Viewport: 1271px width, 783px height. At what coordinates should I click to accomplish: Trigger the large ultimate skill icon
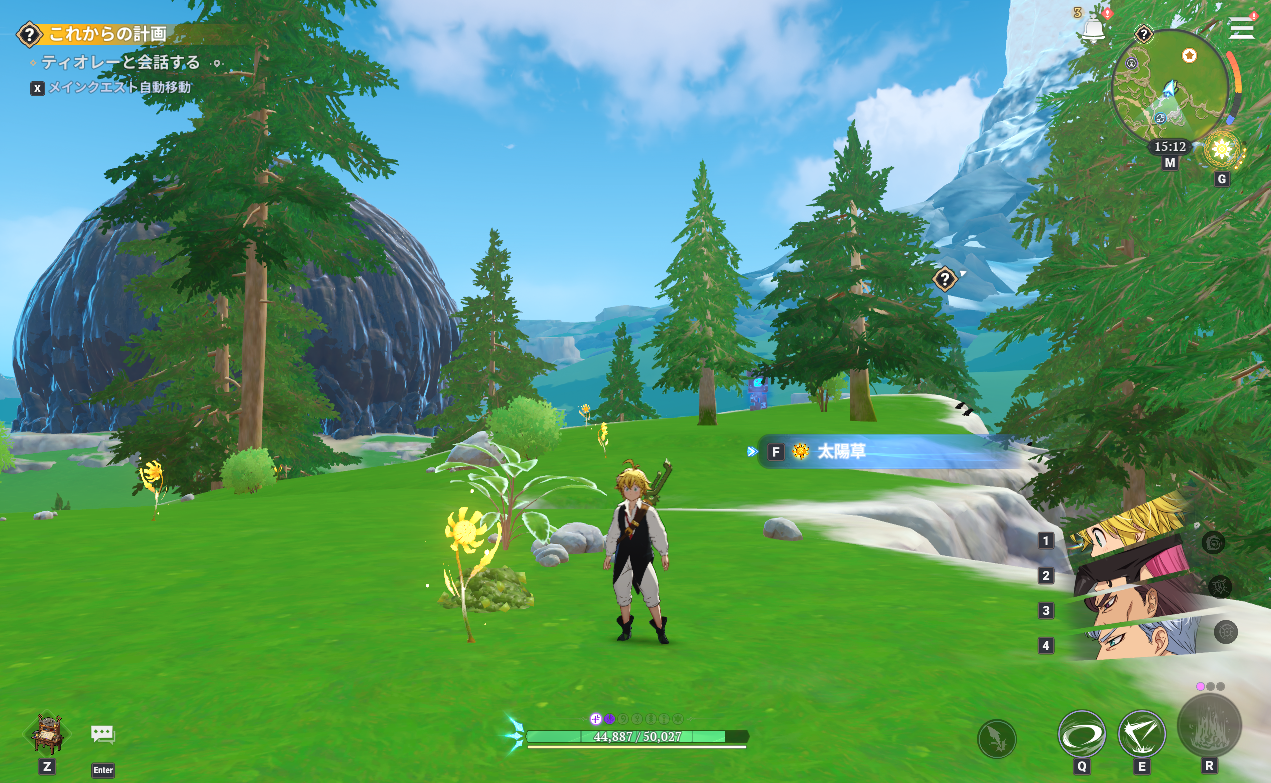1209,724
